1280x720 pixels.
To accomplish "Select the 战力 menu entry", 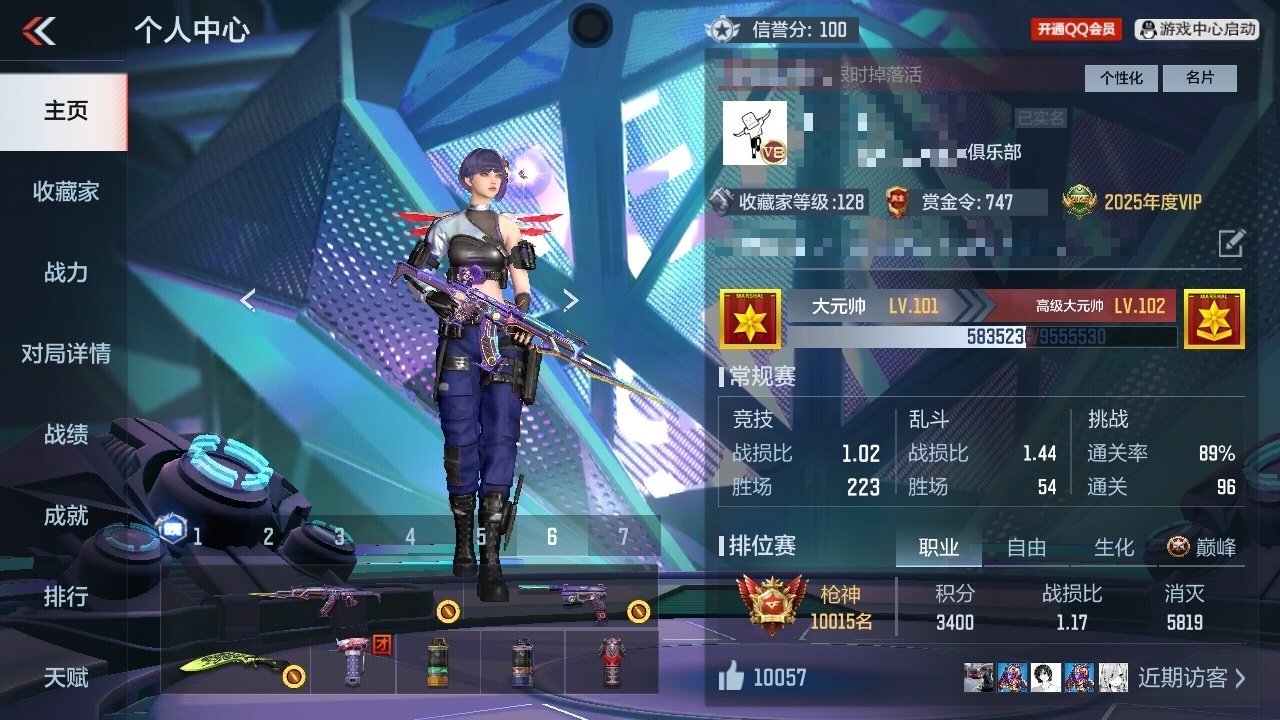I will (65, 273).
